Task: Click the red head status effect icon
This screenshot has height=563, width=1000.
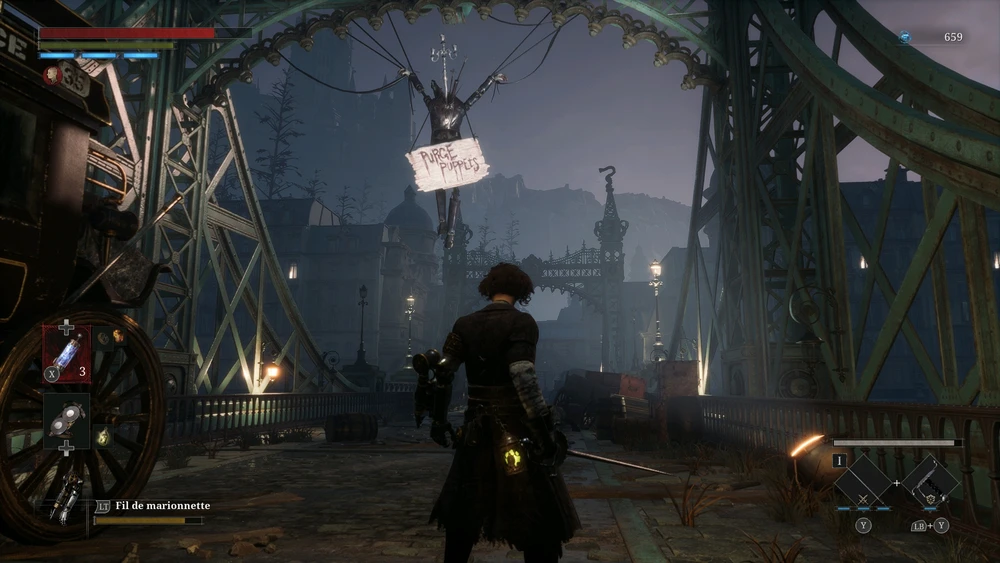Action: 52,74
